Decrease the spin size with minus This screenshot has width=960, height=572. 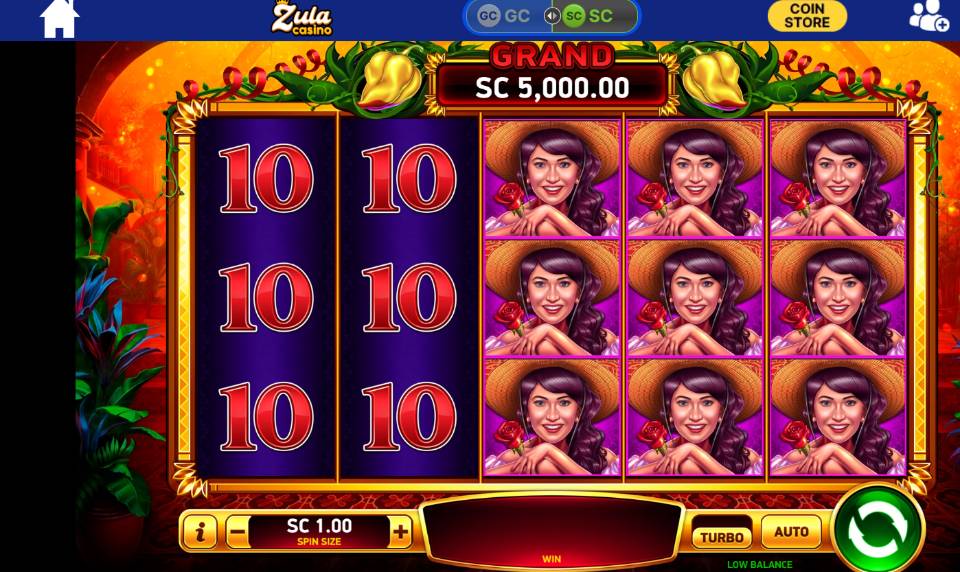point(238,532)
